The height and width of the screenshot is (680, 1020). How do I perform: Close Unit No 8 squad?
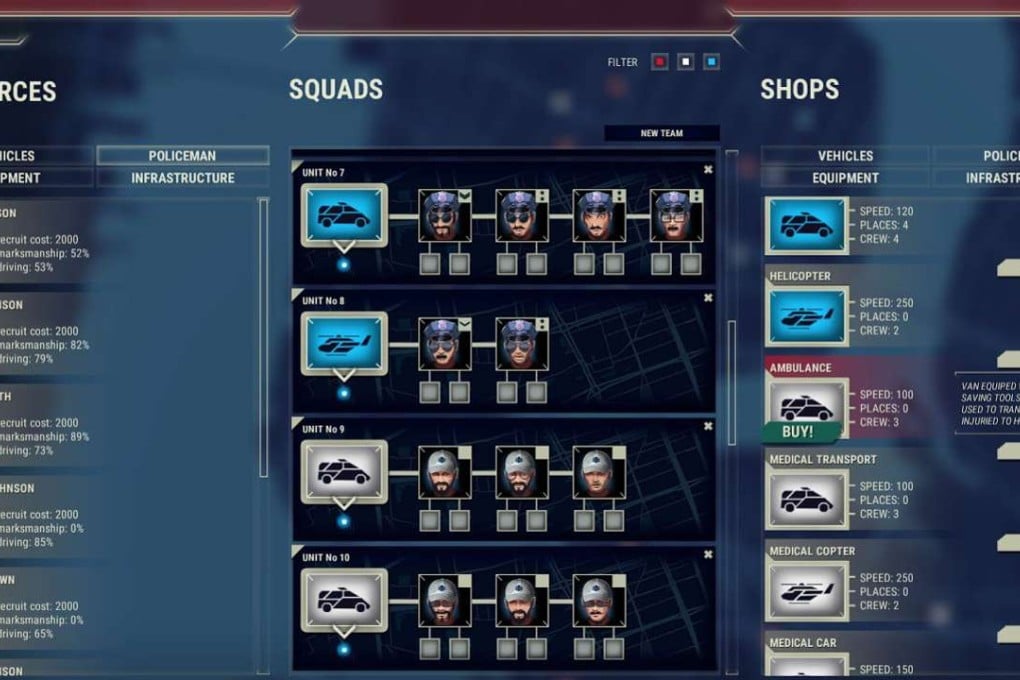[x=708, y=298]
